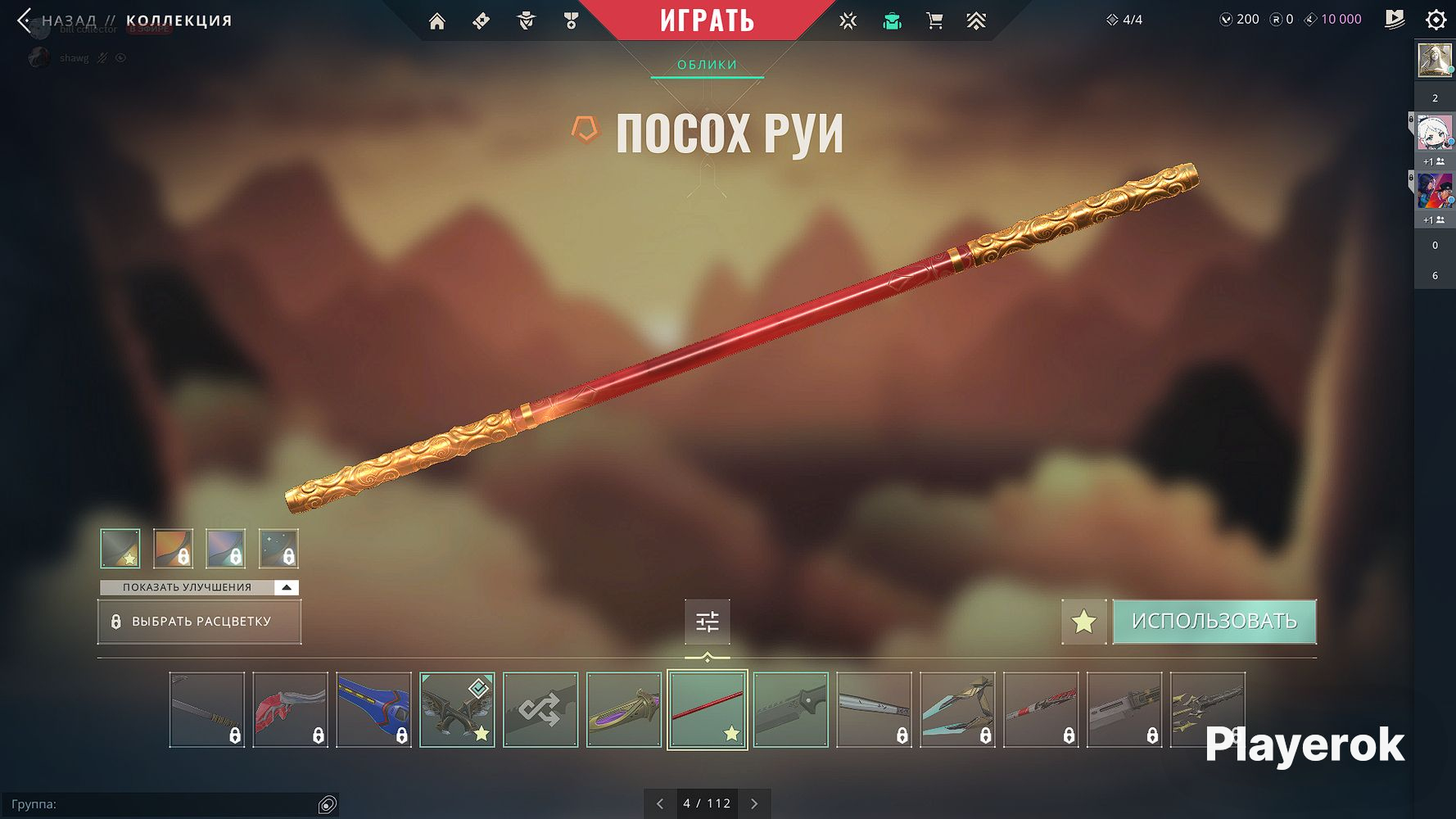Open the store cart icon
Screen dimensions: 1456x819
click(934, 21)
